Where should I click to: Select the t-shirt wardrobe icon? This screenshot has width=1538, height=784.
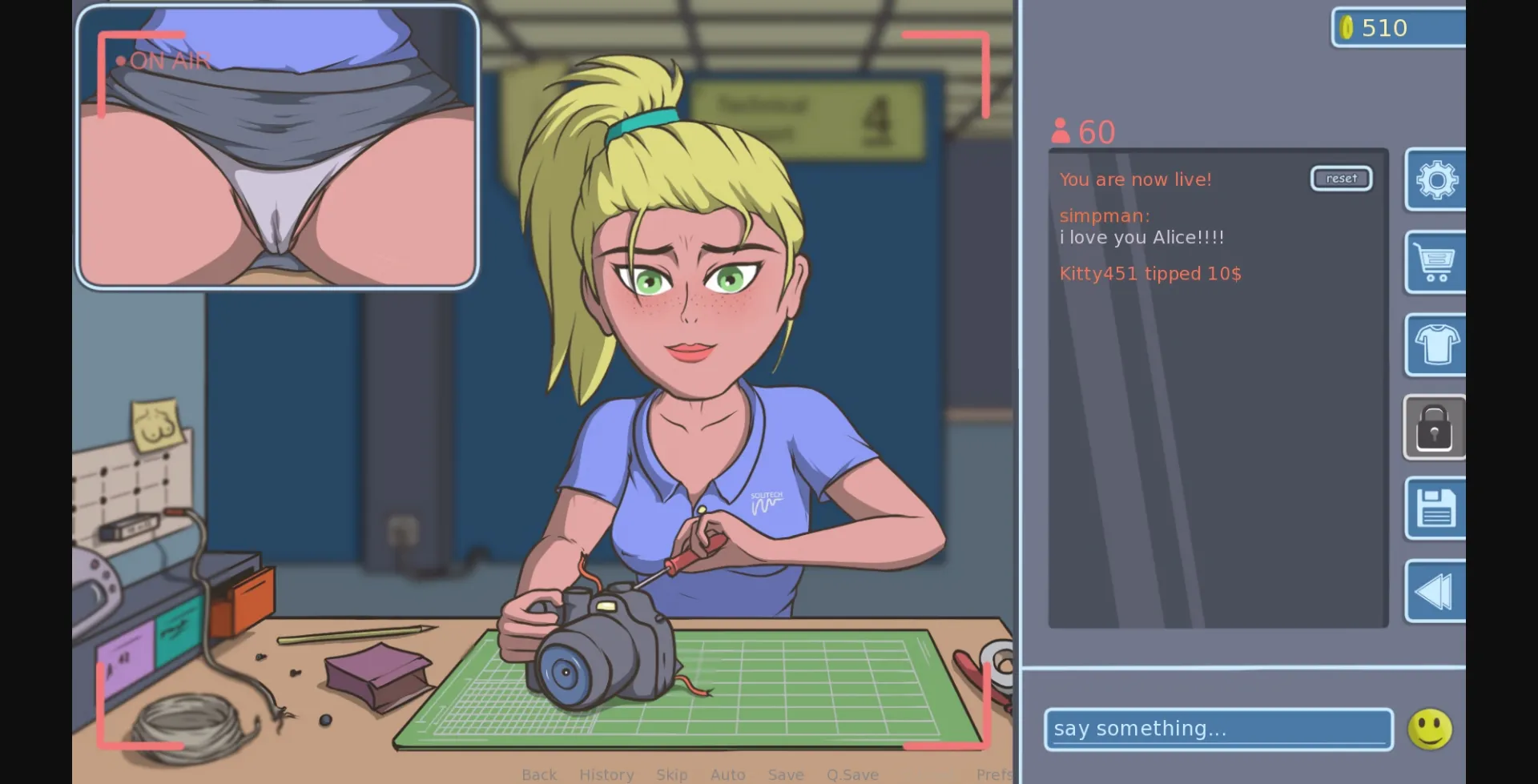(x=1436, y=346)
